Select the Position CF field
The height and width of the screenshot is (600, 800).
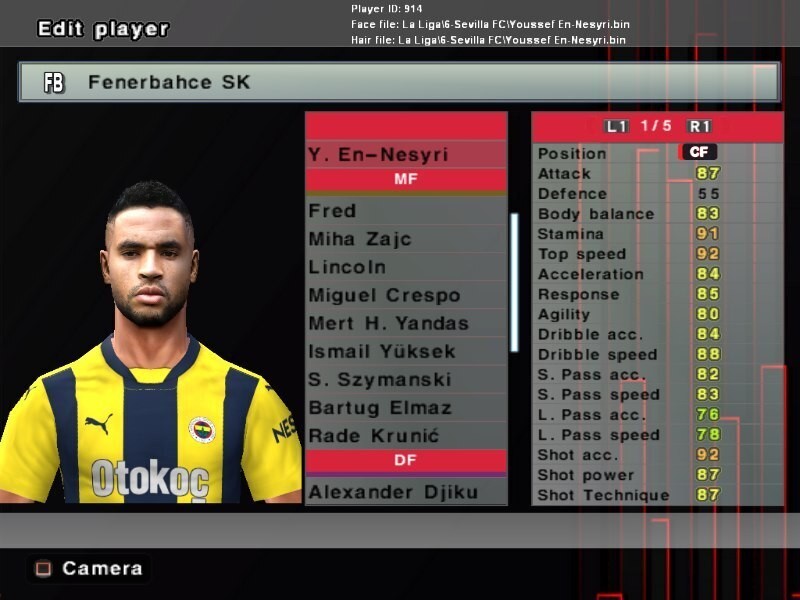click(698, 153)
